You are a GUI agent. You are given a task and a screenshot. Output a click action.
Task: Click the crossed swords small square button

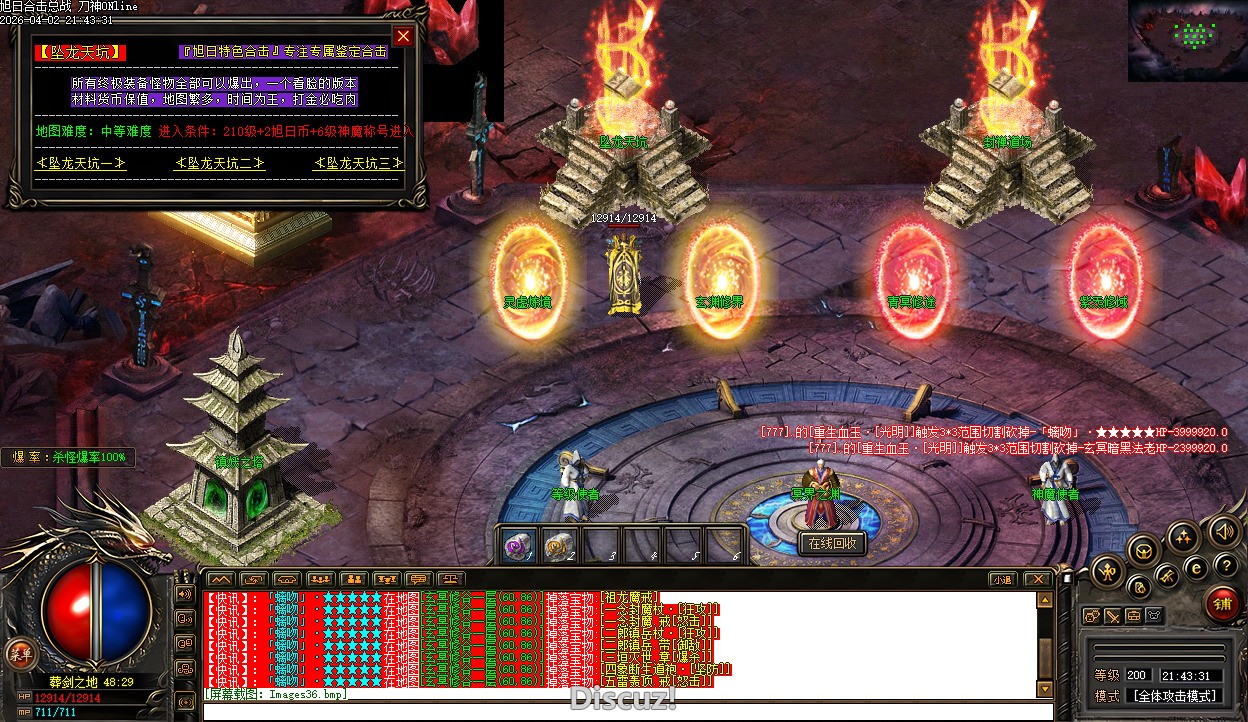pyautogui.click(x=1113, y=616)
